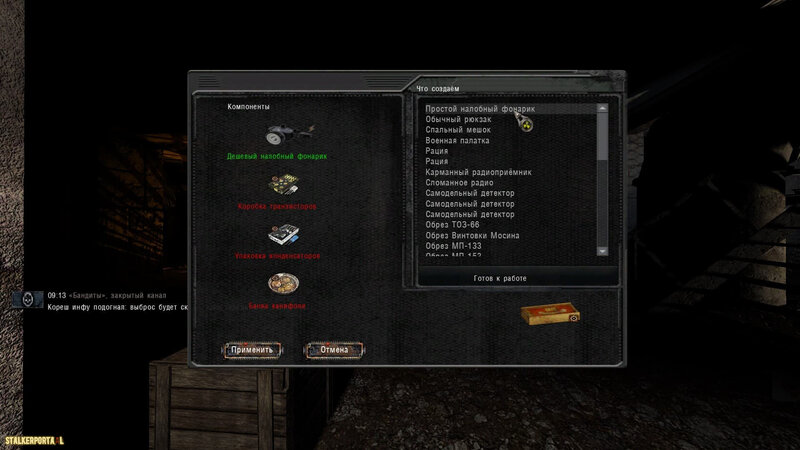
Task: Click the orange matchbox item icon
Action: 550,315
